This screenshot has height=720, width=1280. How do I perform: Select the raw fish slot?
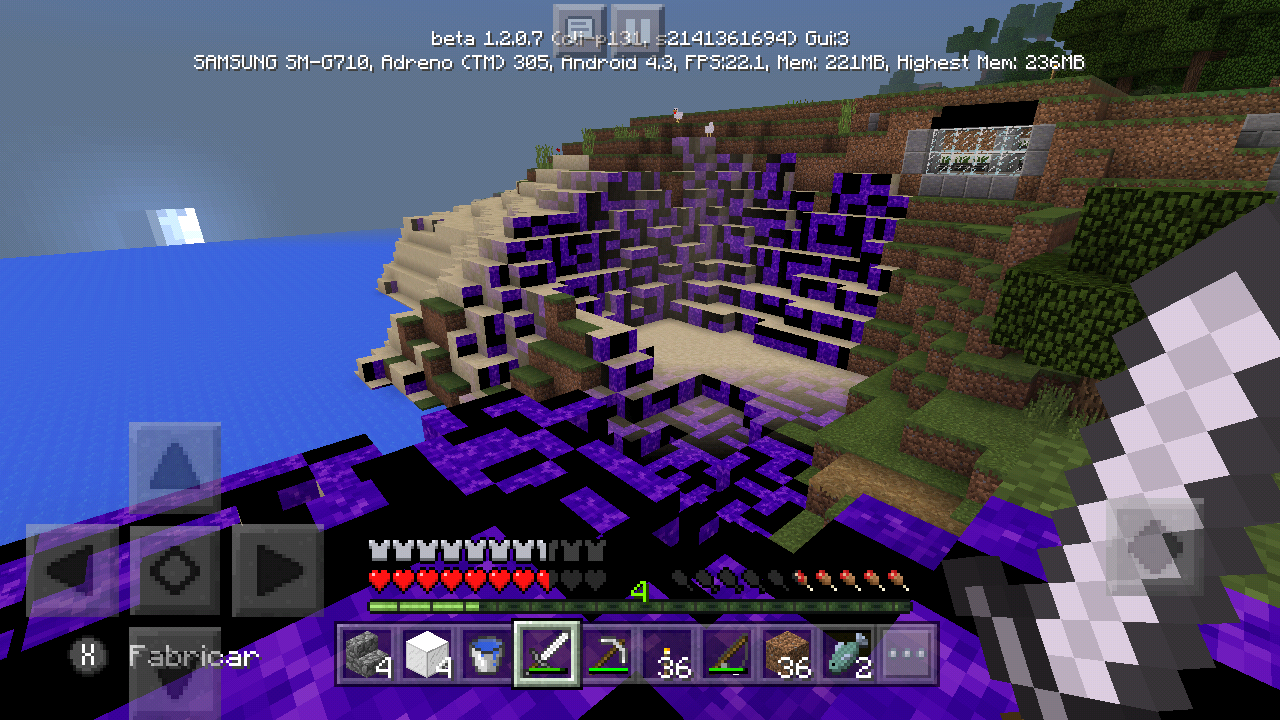[x=847, y=656]
